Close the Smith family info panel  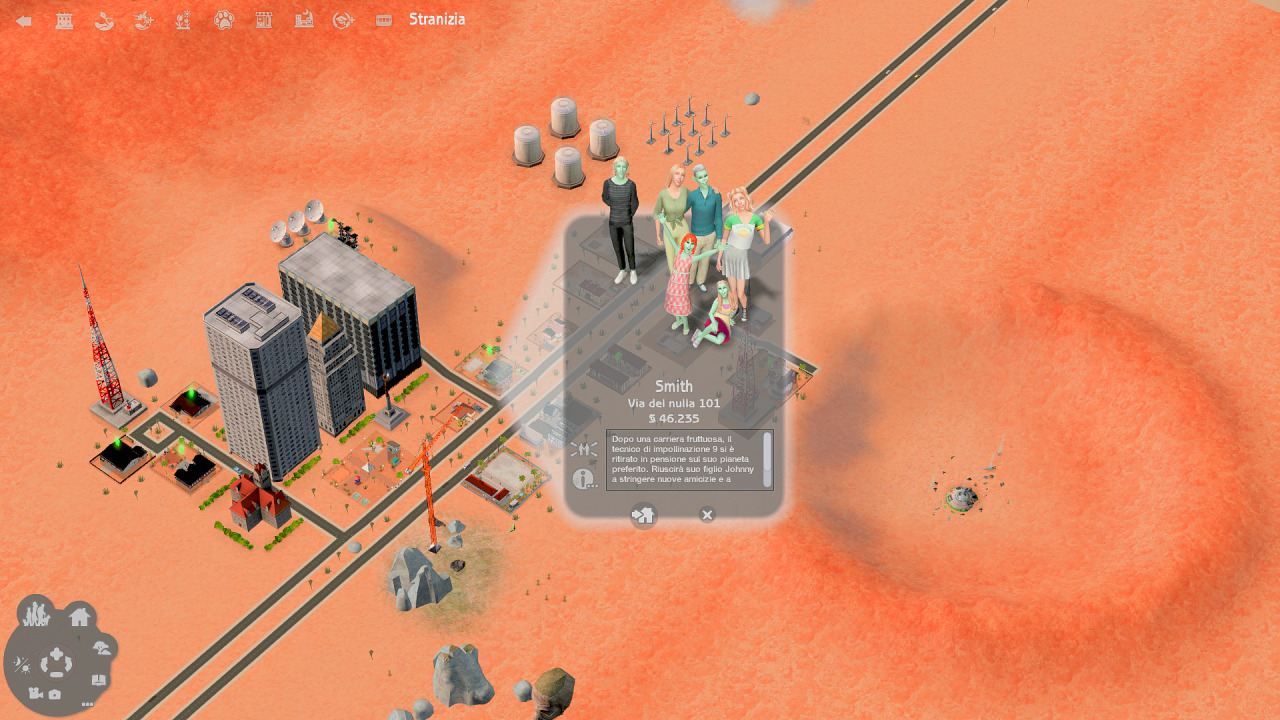[x=707, y=515]
